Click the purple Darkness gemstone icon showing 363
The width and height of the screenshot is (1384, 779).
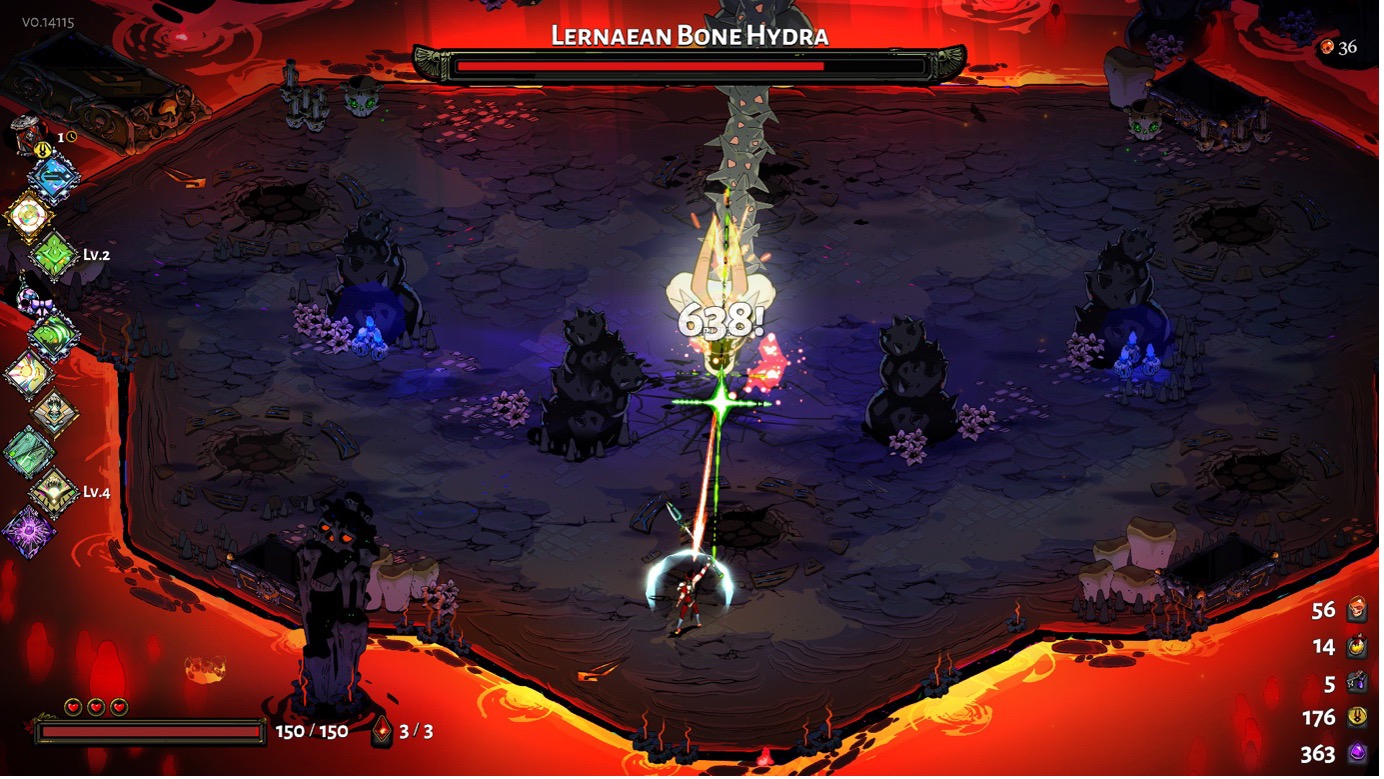(1355, 753)
